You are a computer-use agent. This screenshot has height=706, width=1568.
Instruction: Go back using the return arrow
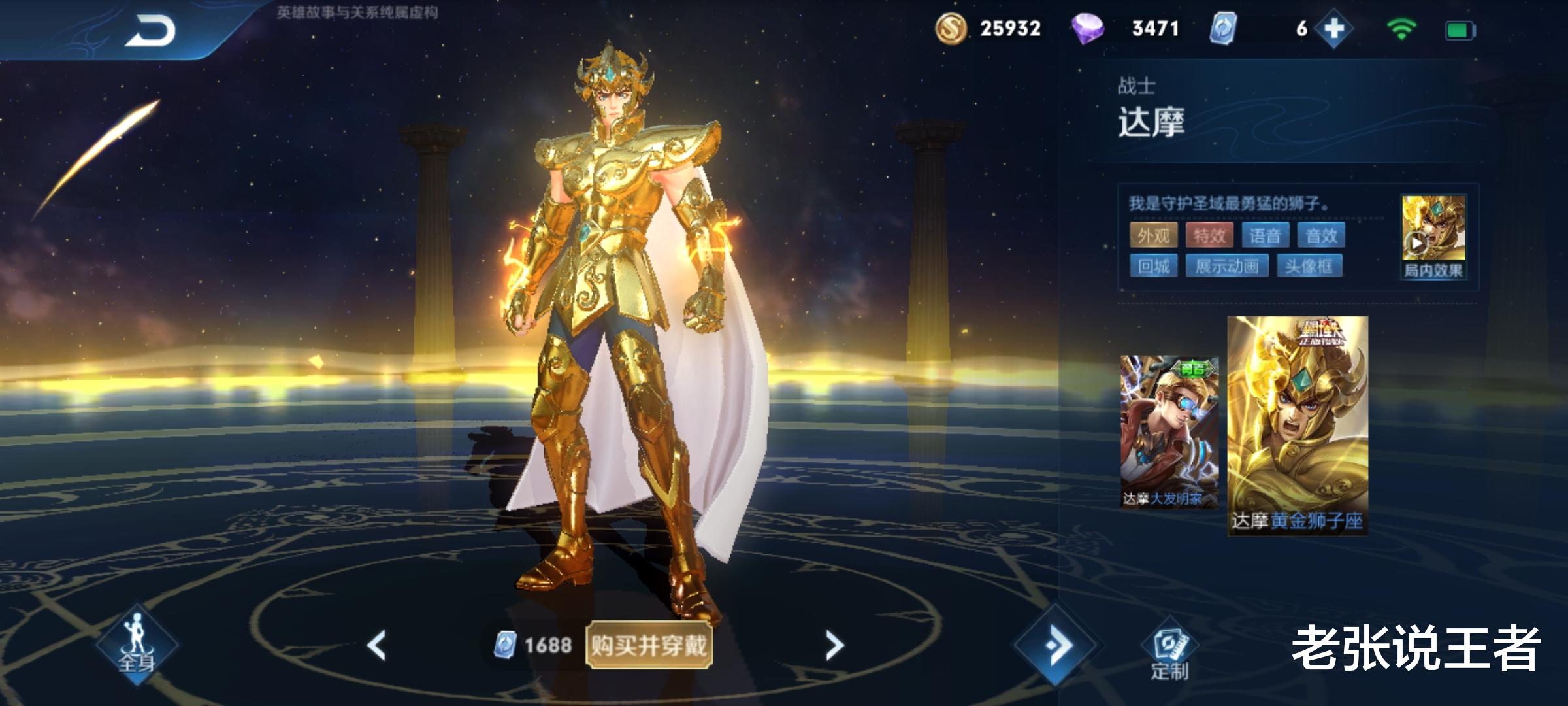[150, 31]
